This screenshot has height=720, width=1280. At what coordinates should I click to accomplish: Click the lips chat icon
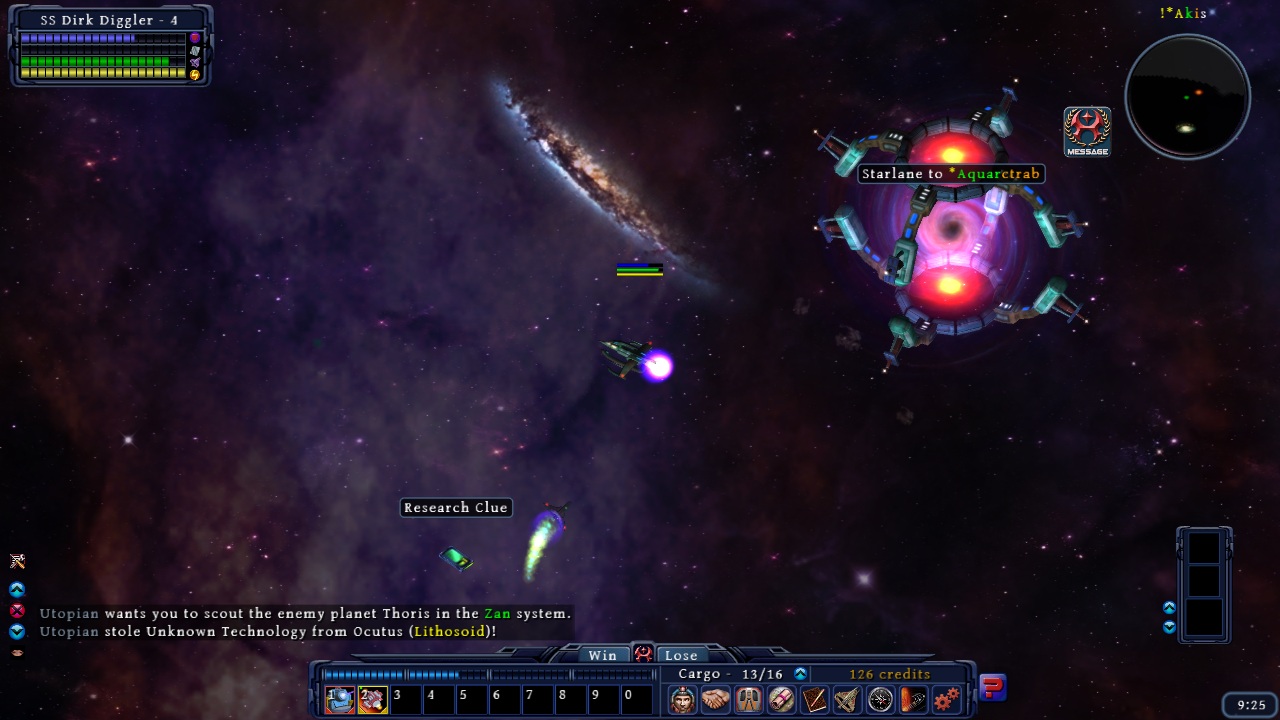[17, 652]
